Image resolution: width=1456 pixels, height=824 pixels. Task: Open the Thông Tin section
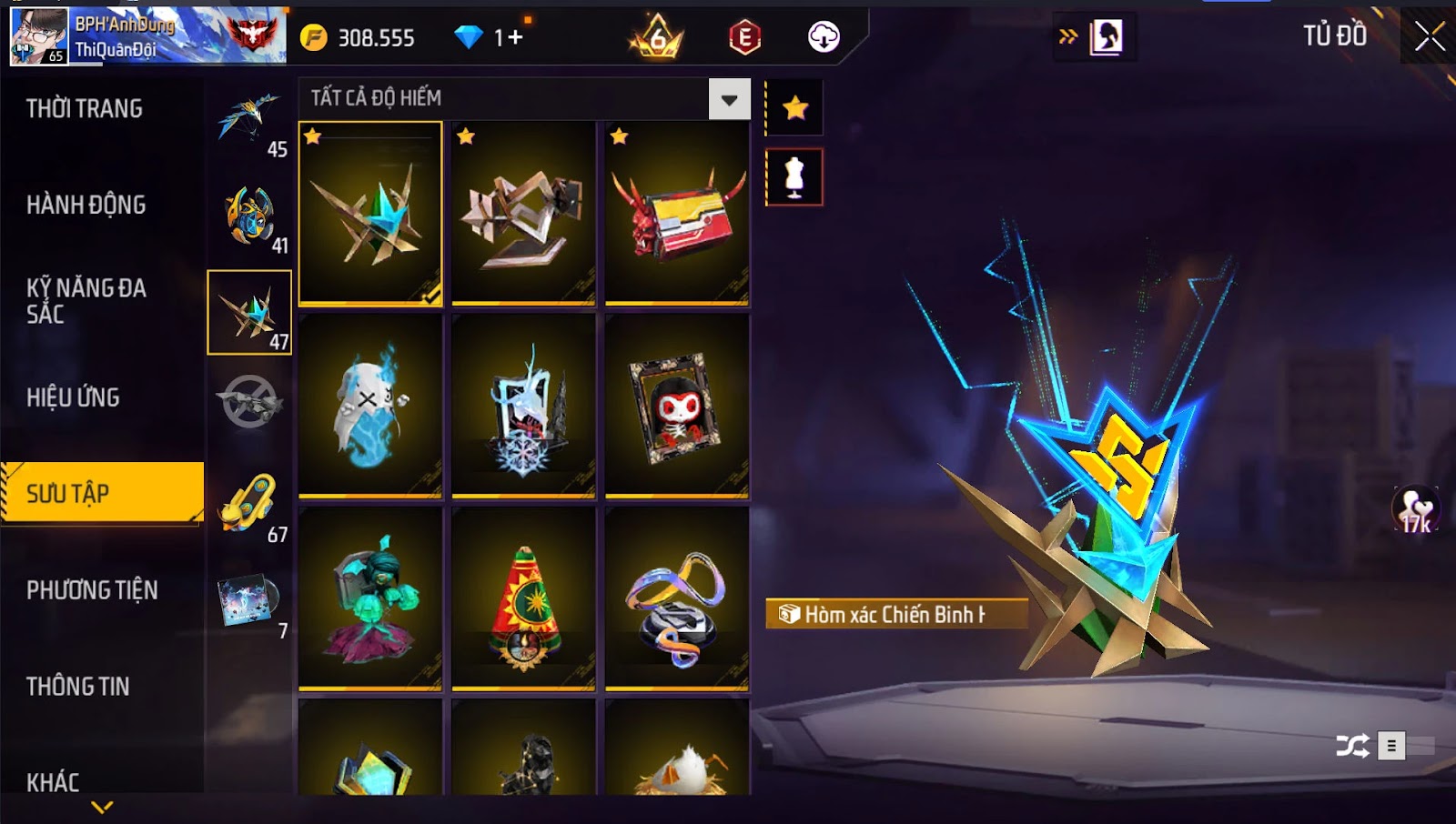click(x=78, y=687)
